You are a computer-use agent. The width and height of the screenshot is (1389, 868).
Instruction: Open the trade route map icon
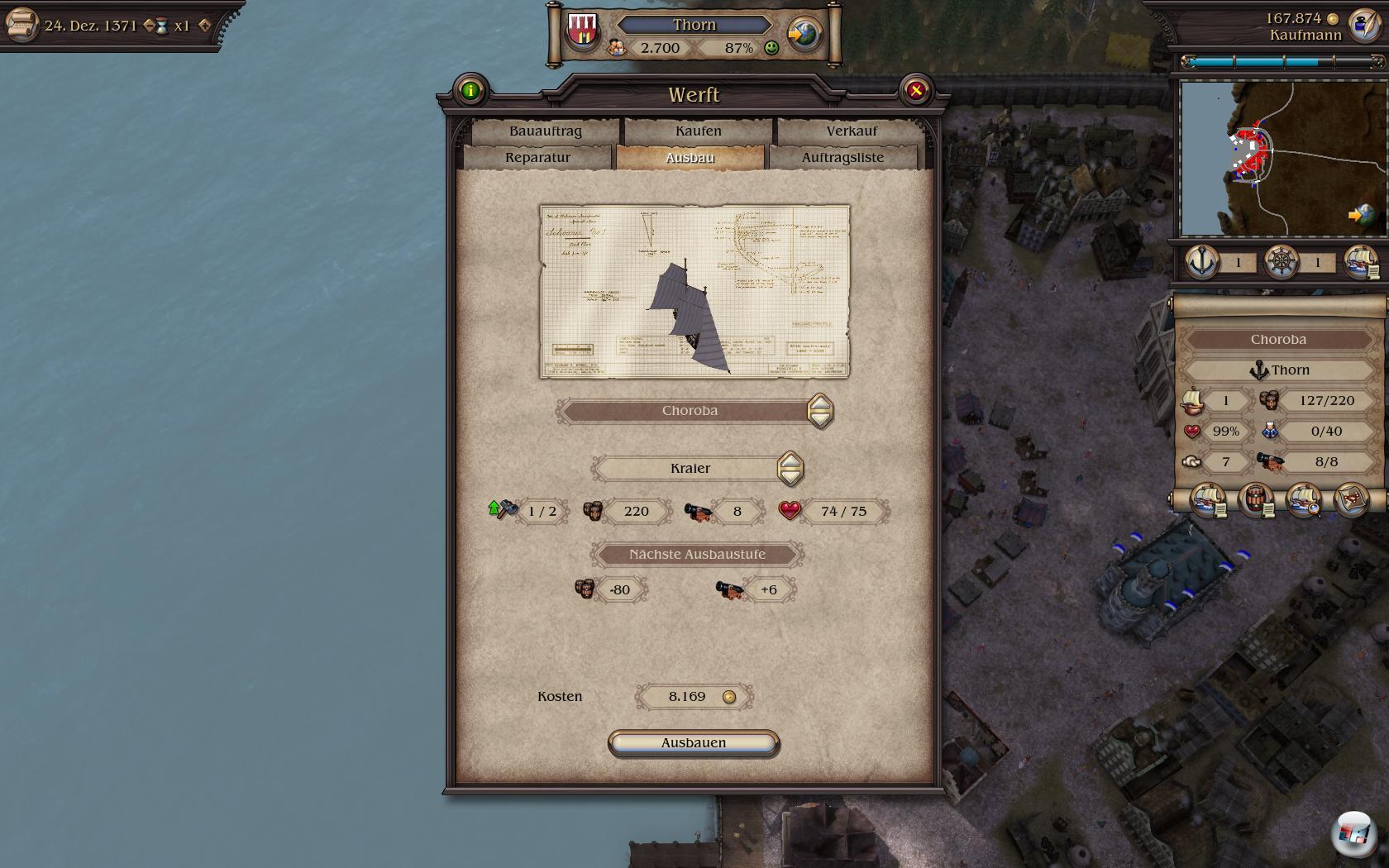click(1353, 500)
